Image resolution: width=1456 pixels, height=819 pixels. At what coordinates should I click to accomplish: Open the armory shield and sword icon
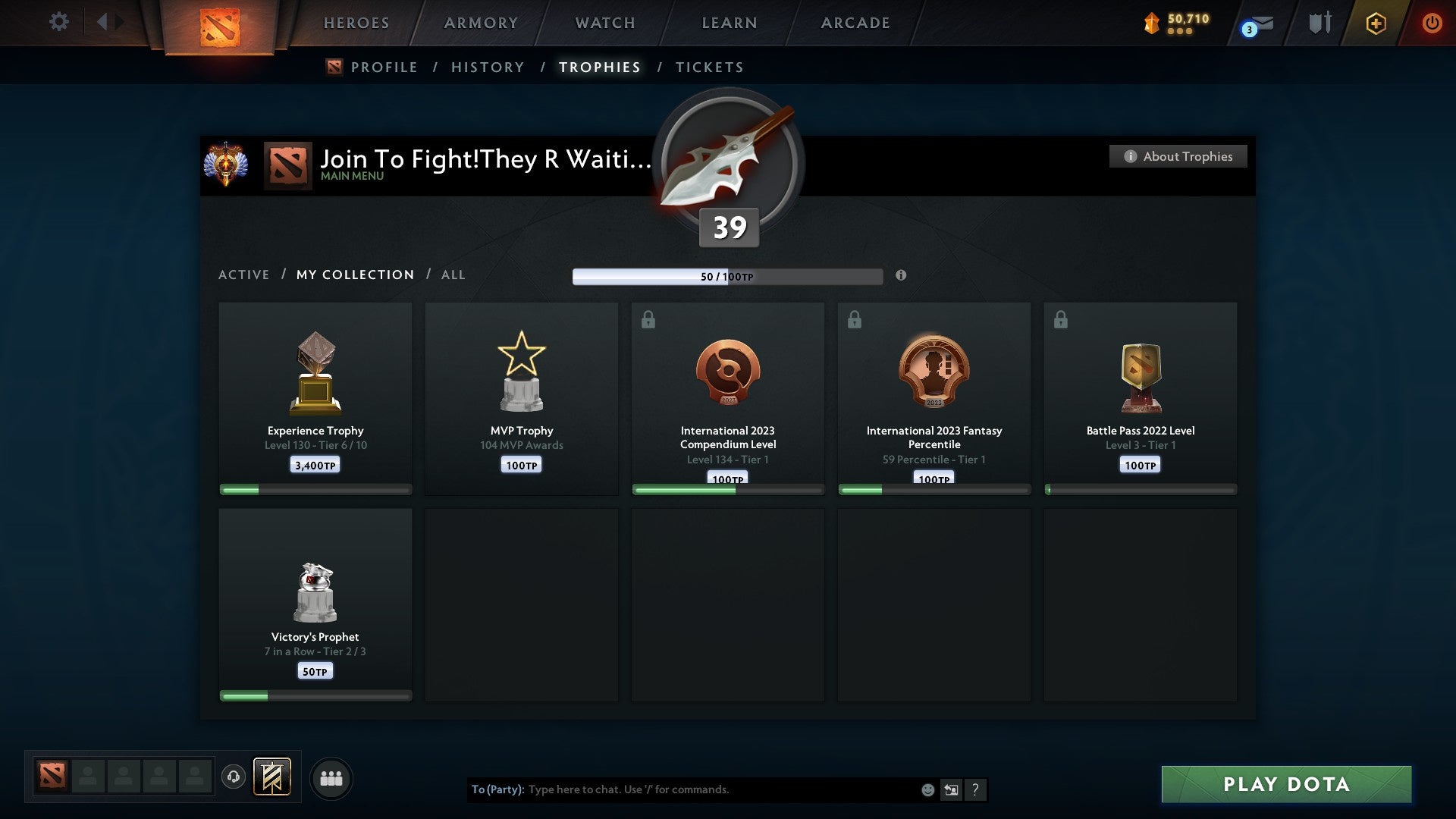1319,23
